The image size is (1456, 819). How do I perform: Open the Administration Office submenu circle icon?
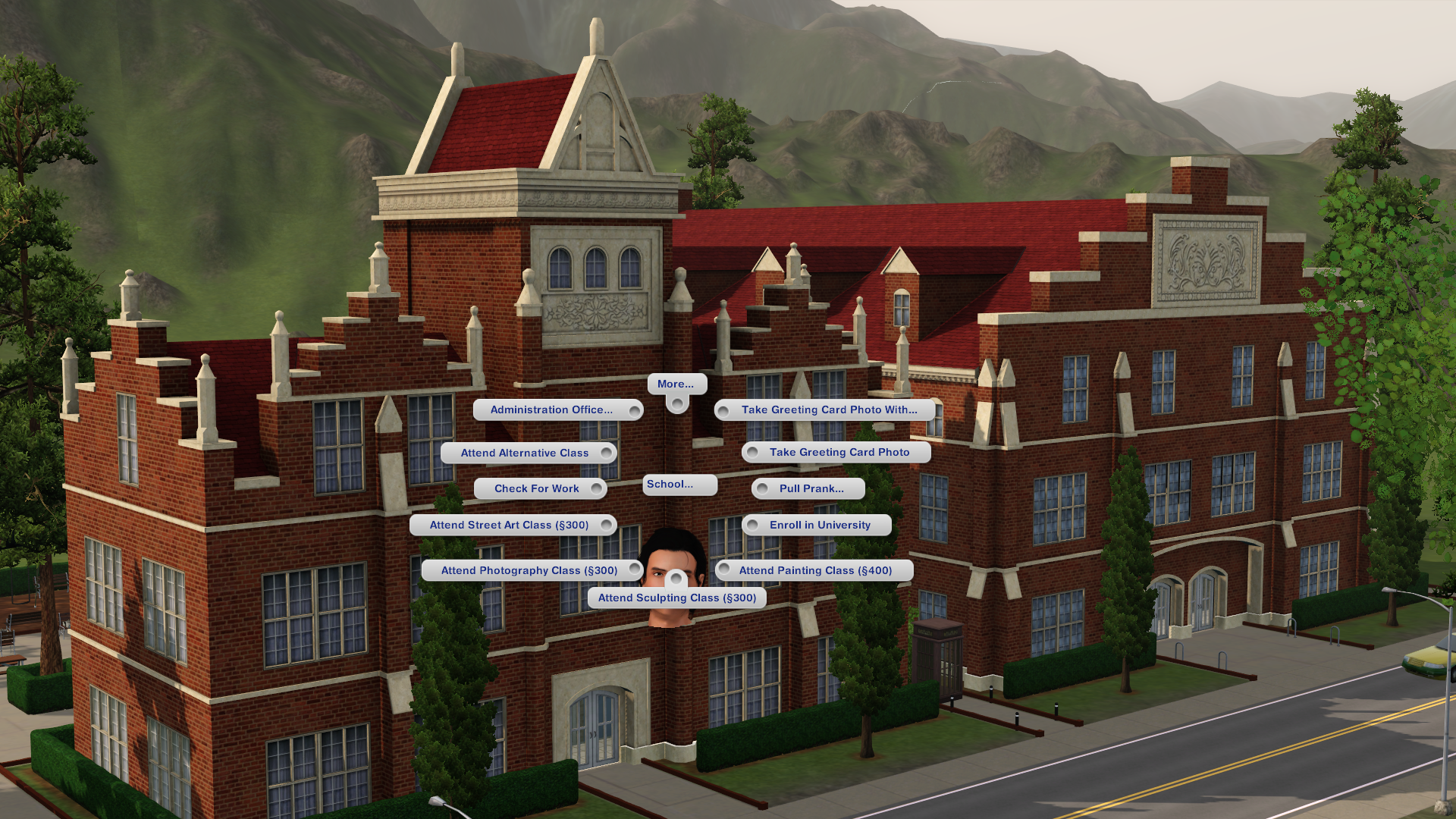point(633,409)
